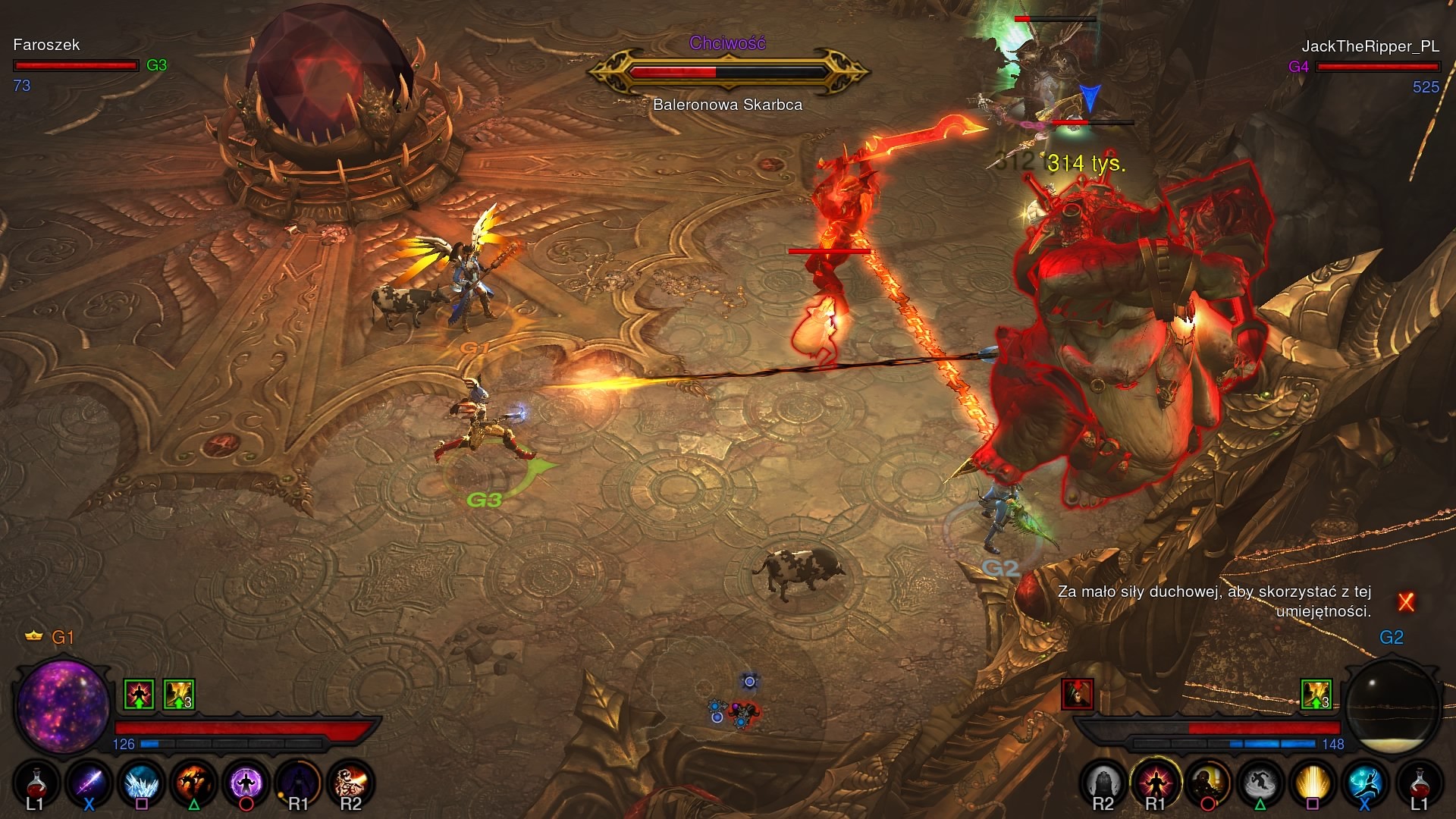Activate the red radiant figure skill with gold ring

coord(1156,781)
